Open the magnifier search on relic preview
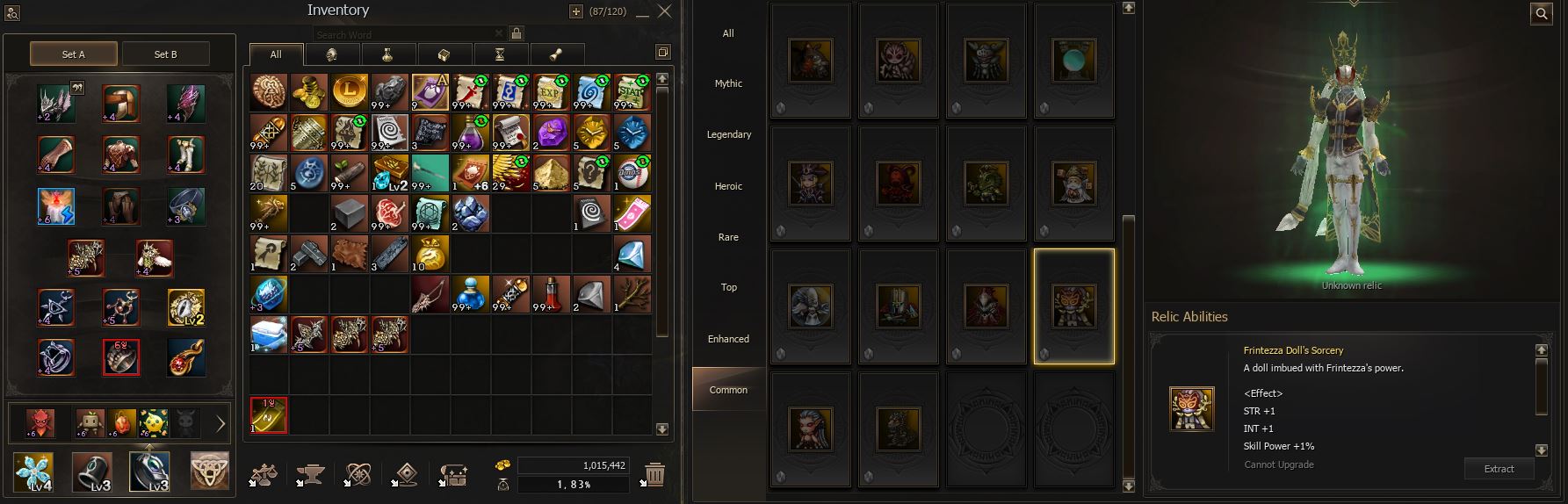 1542,13
